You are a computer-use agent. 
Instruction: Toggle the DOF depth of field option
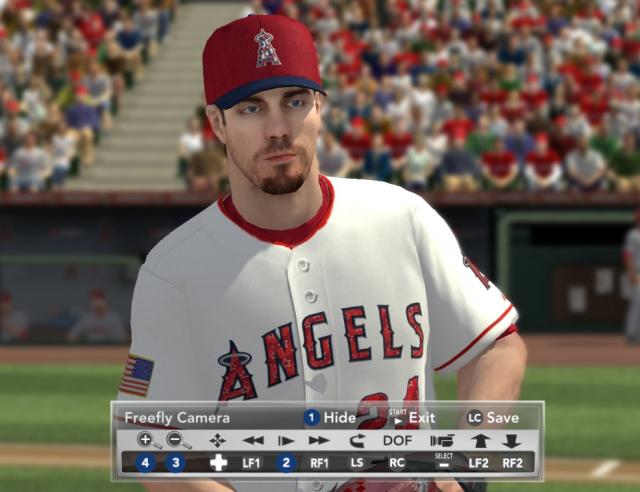point(397,440)
